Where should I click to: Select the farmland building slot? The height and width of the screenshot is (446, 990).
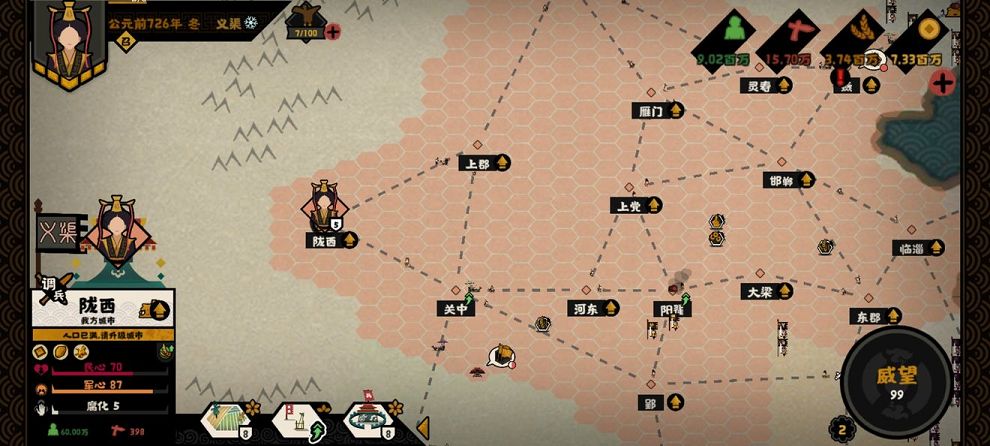[x=226, y=420]
